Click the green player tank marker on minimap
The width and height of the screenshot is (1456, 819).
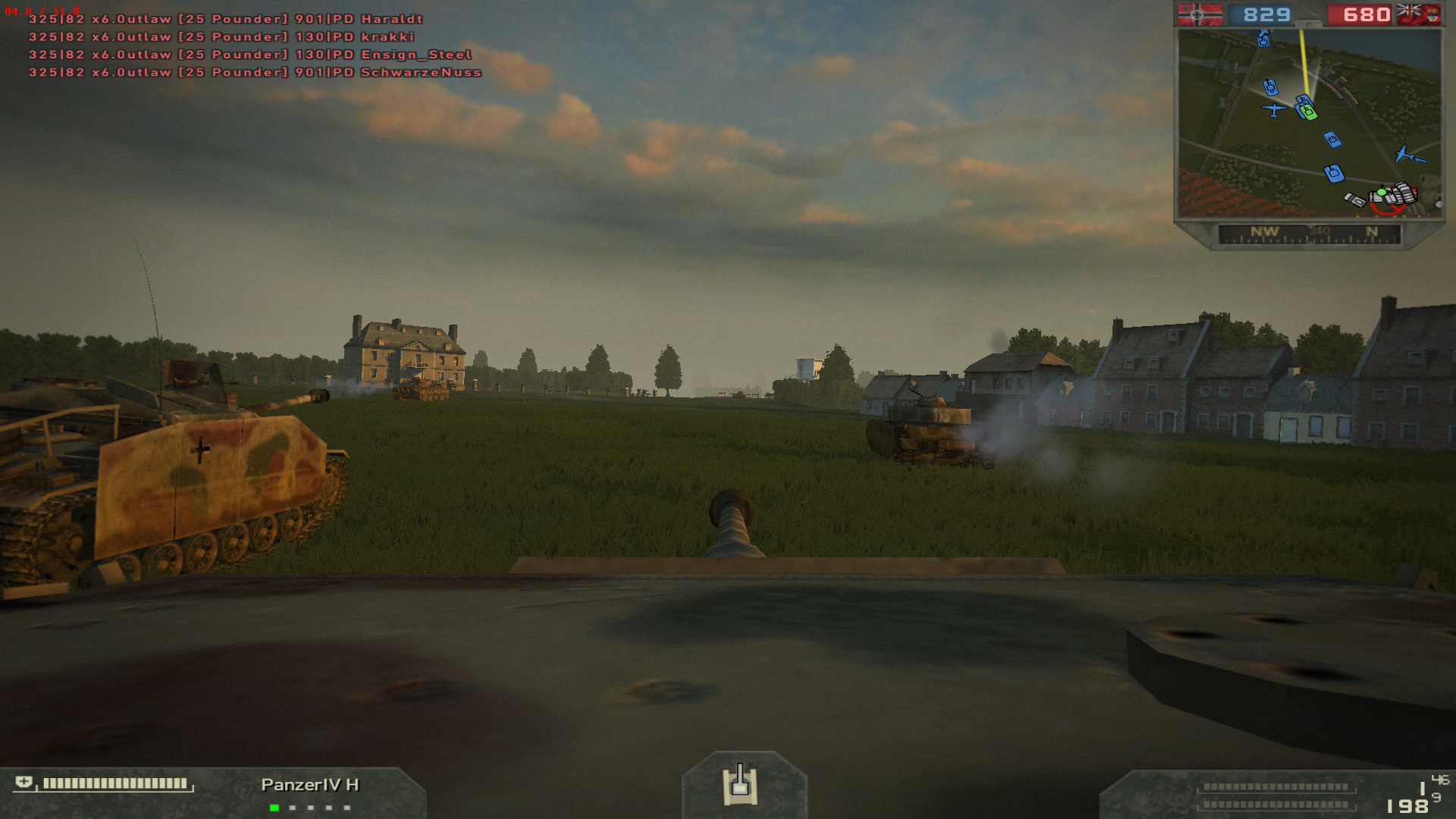(1307, 112)
